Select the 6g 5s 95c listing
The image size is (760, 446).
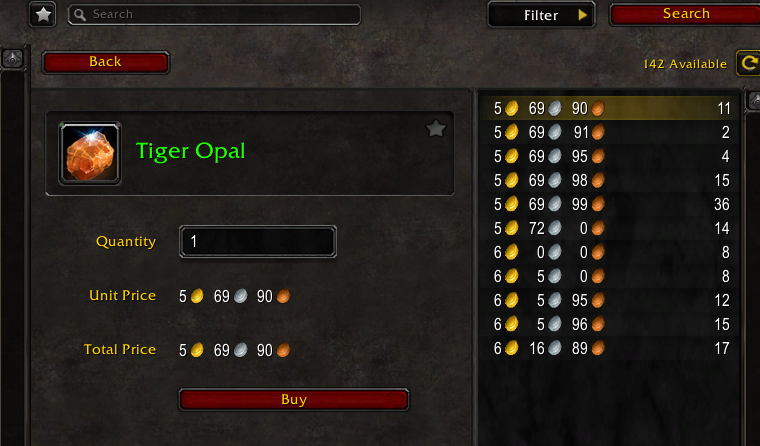pos(610,300)
